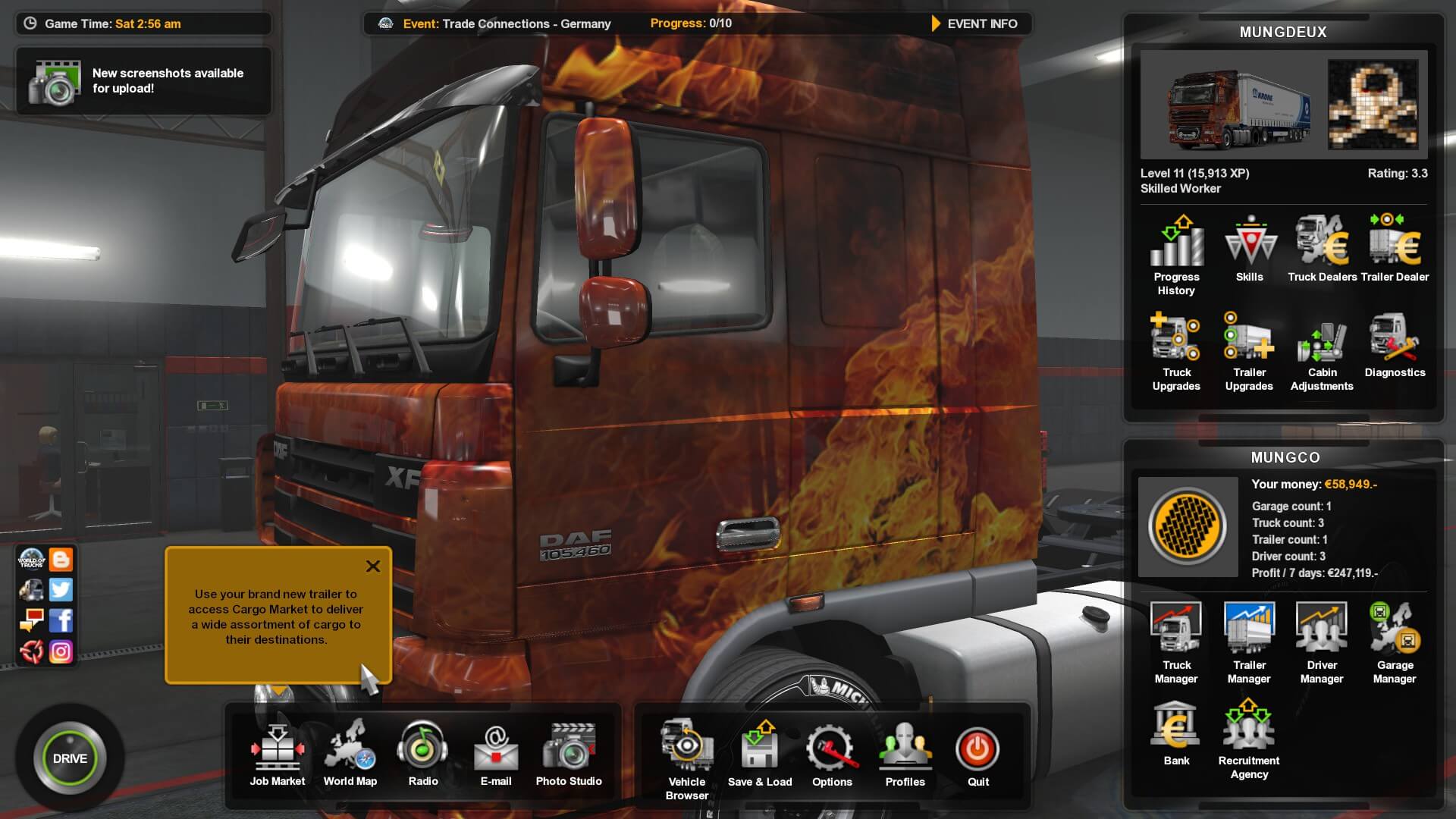Screen dimensions: 1456x819
Task: Quit the game
Action: (x=977, y=753)
